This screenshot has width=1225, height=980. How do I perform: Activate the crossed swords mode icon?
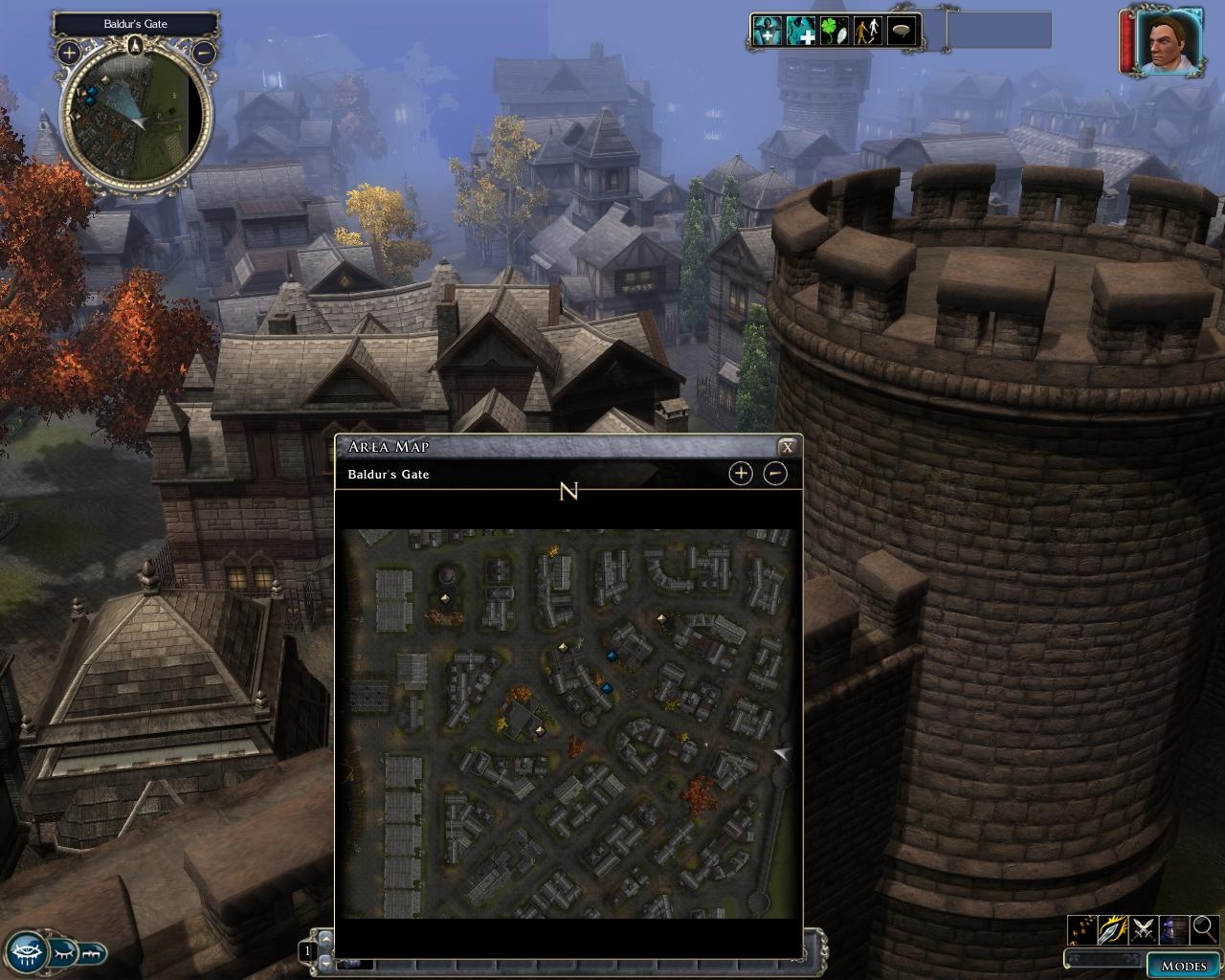click(1144, 928)
